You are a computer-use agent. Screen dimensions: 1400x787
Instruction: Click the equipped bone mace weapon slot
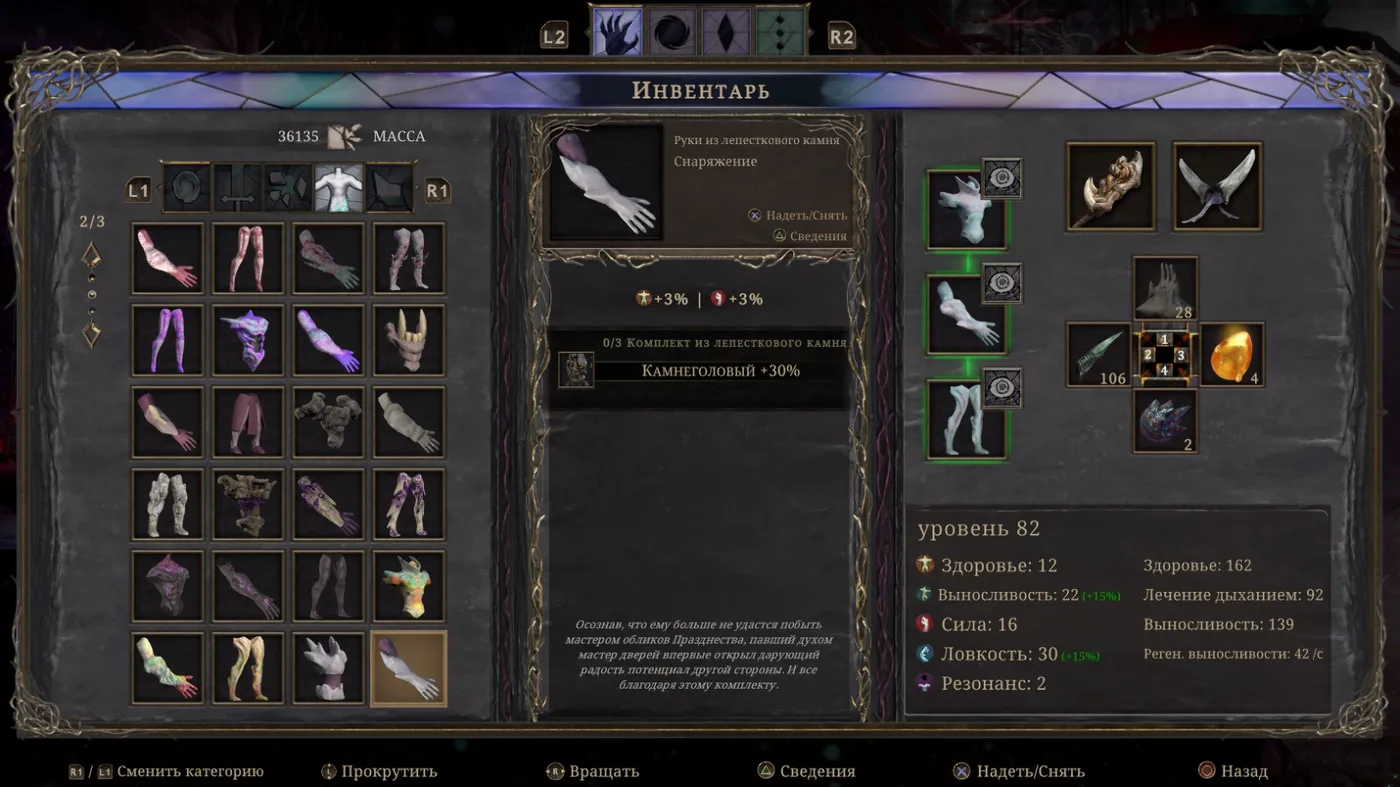1110,186
